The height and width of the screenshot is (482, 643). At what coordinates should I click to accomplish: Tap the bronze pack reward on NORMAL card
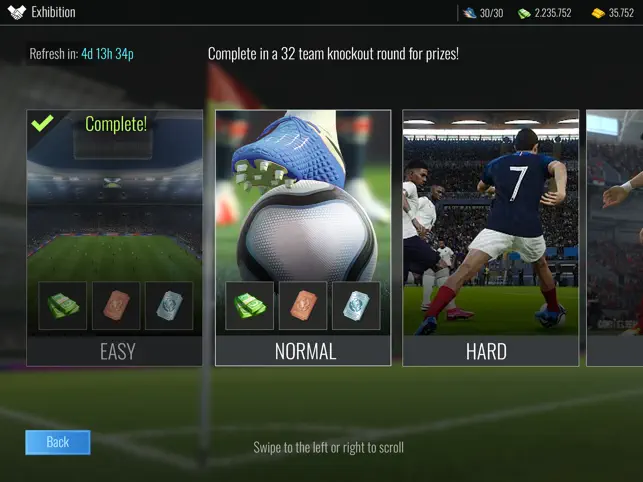point(303,305)
